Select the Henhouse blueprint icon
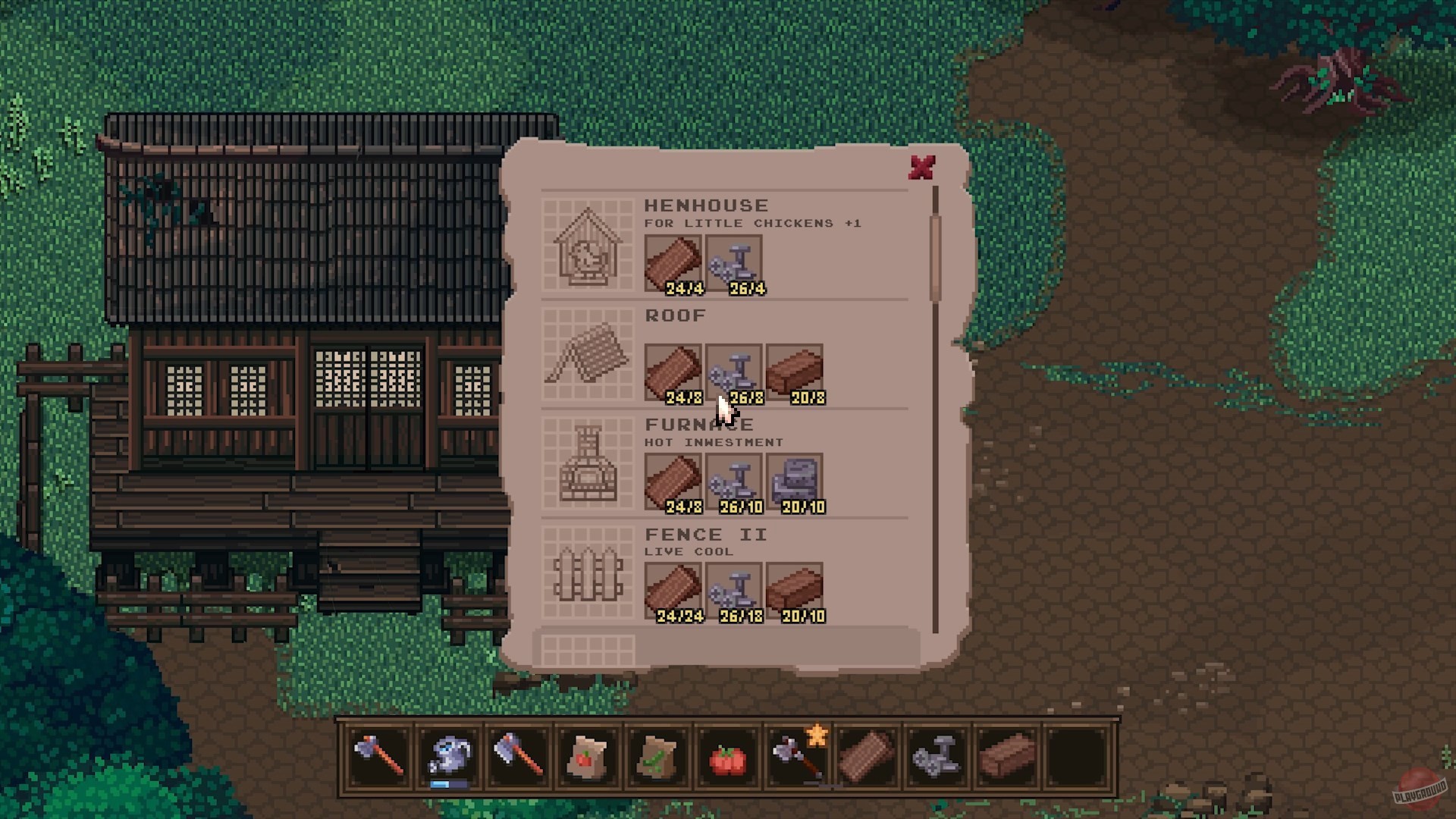 (x=588, y=245)
